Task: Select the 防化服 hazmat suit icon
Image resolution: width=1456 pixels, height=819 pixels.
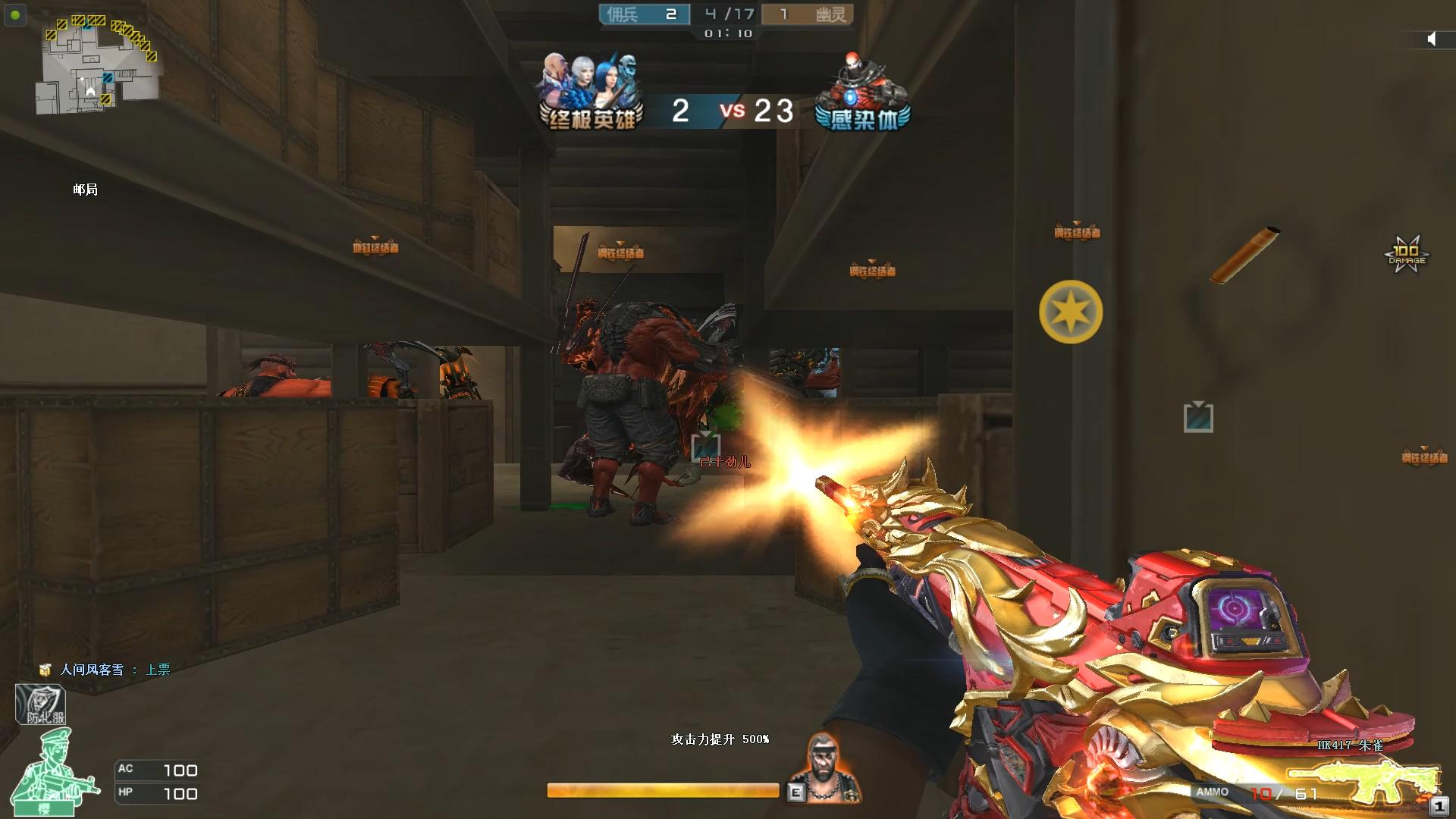Action: (x=41, y=704)
